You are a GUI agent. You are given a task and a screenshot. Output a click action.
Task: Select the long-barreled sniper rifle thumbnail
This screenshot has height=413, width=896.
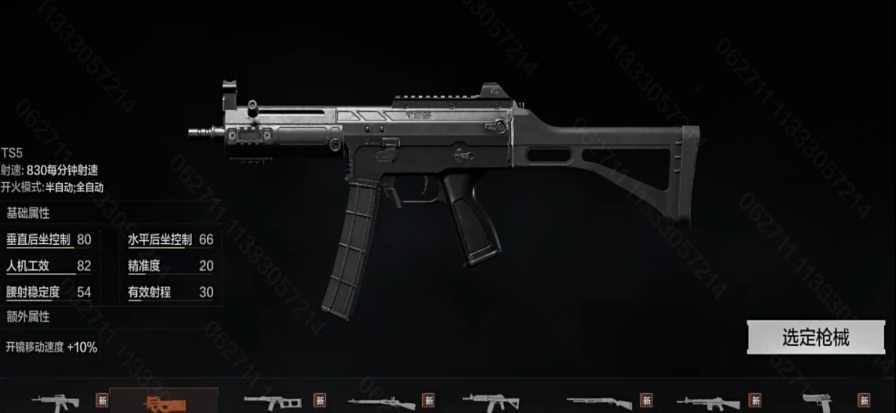pyautogui.click(x=380, y=403)
